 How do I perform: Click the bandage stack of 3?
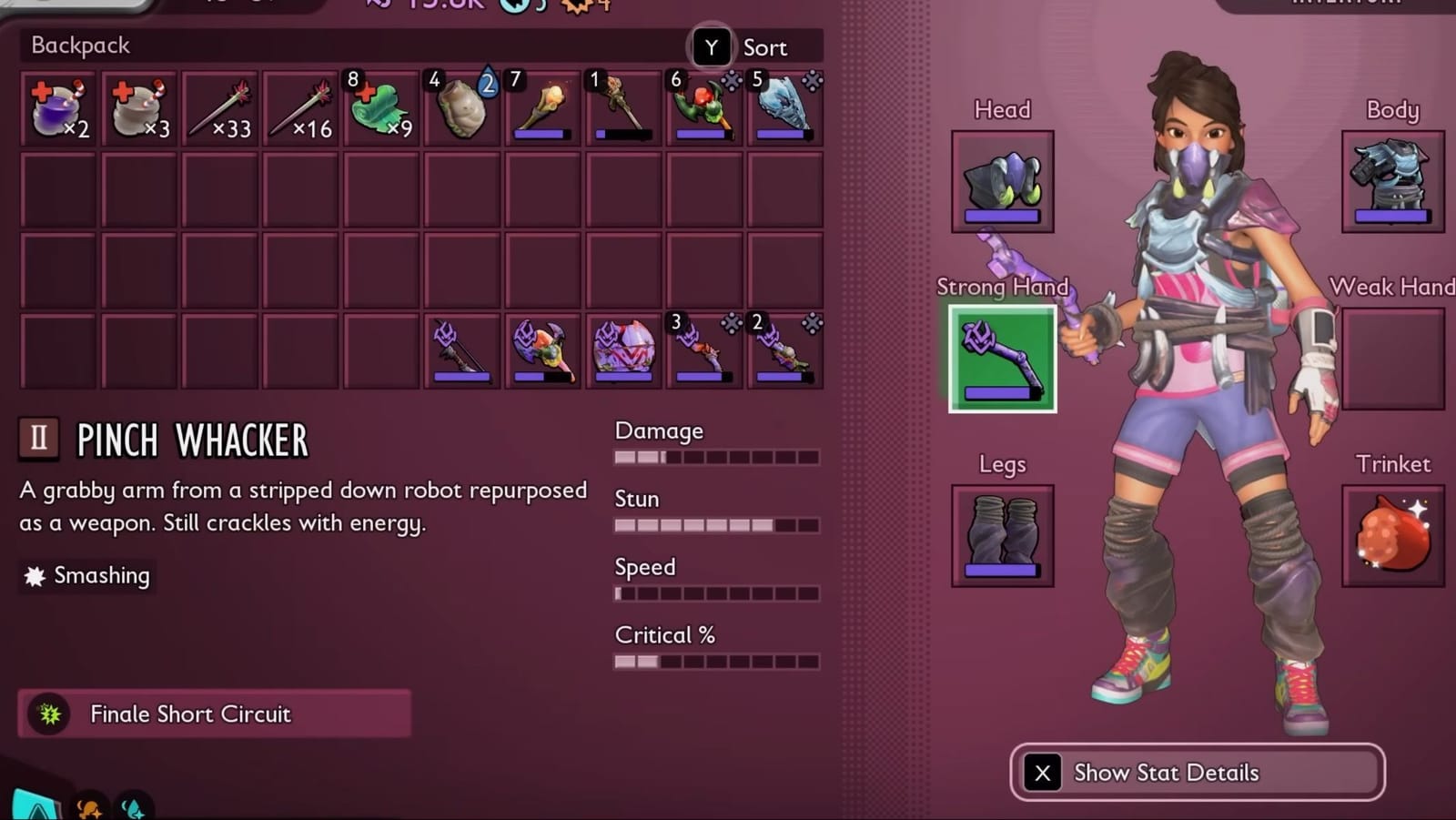[136, 105]
